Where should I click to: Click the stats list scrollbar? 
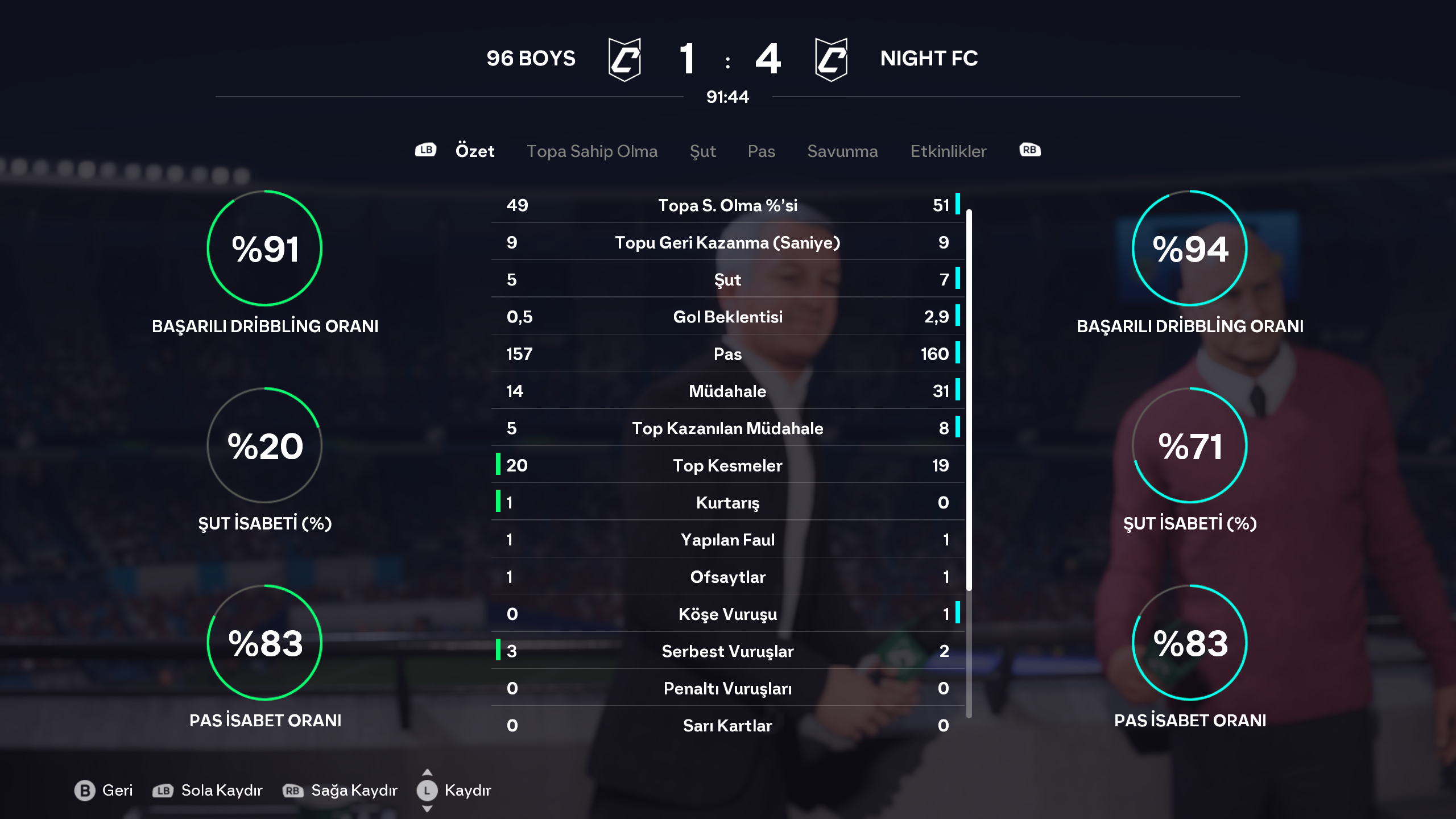[969, 398]
